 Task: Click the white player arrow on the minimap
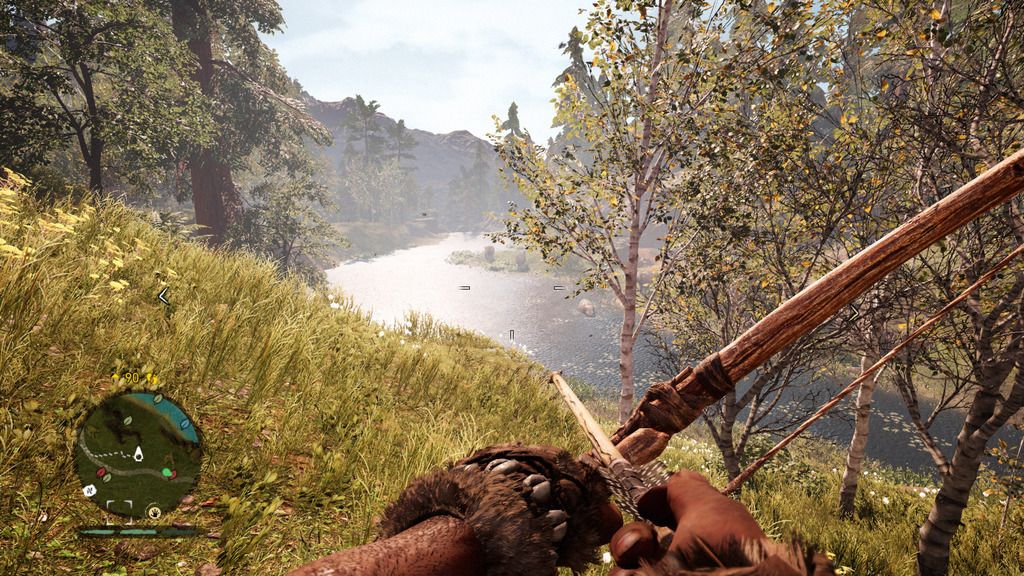(x=138, y=454)
